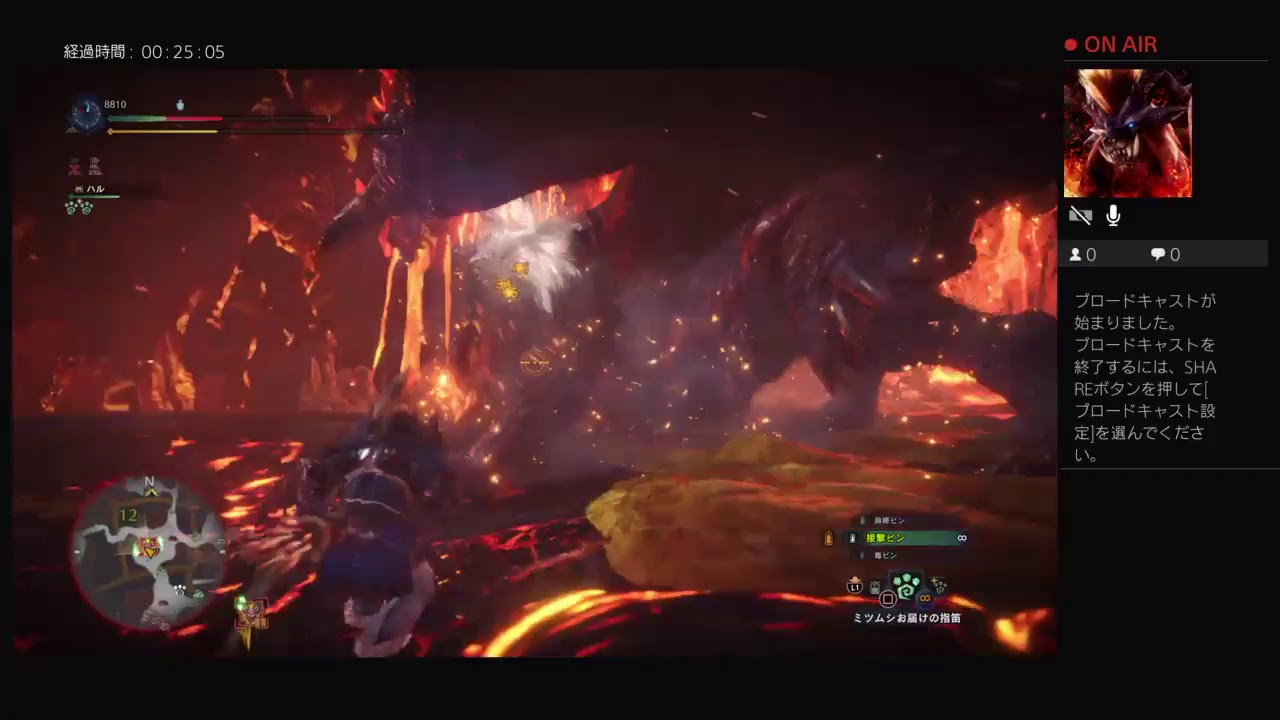Mute the microphone icon

click(x=1112, y=215)
